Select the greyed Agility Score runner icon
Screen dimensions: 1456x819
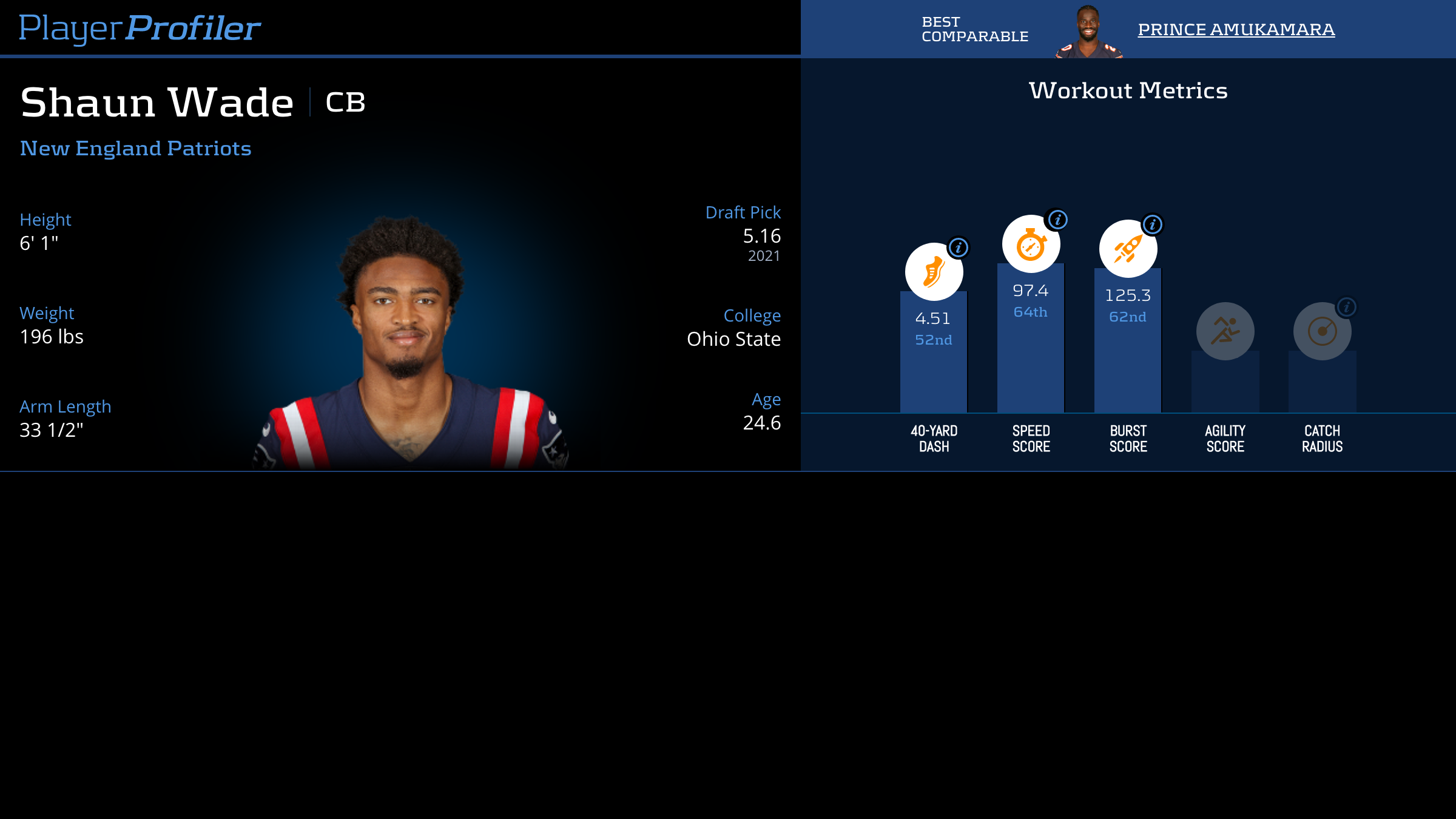point(1225,331)
